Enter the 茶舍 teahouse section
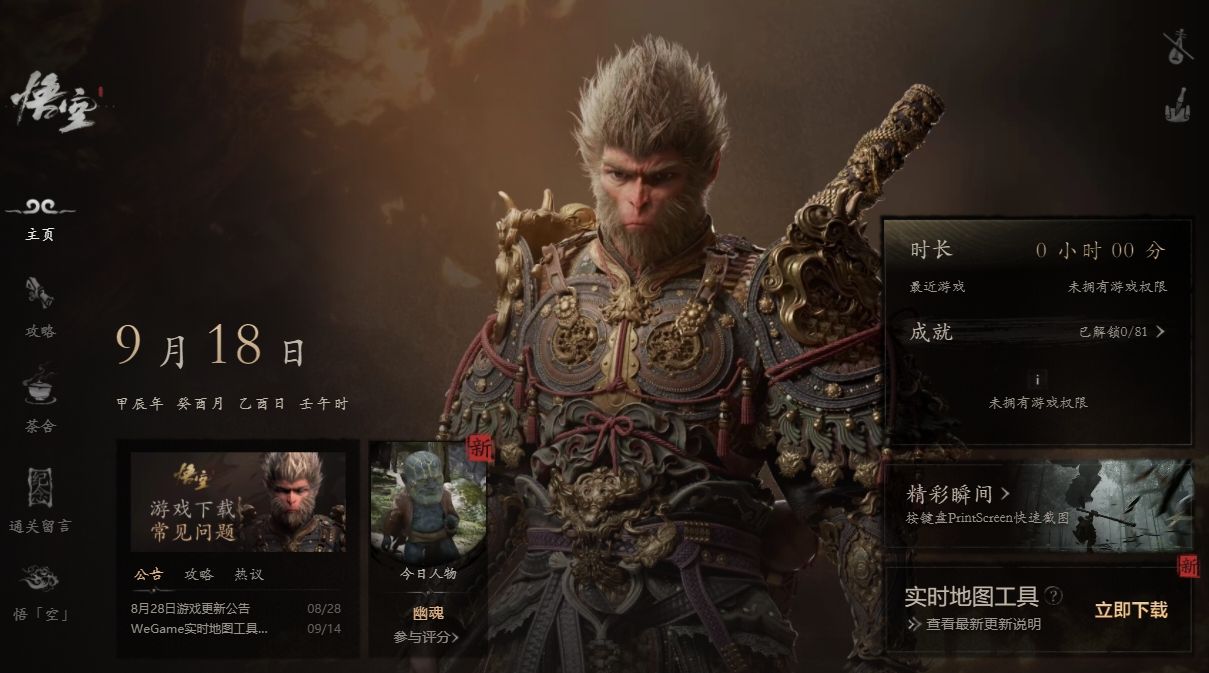The image size is (1209, 673). 40,400
